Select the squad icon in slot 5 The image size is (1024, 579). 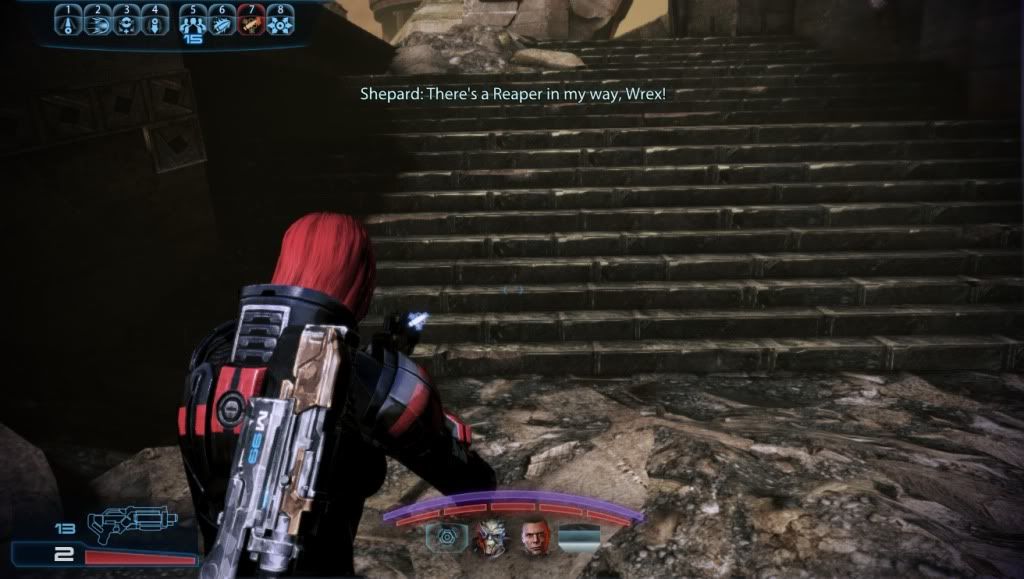click(193, 23)
